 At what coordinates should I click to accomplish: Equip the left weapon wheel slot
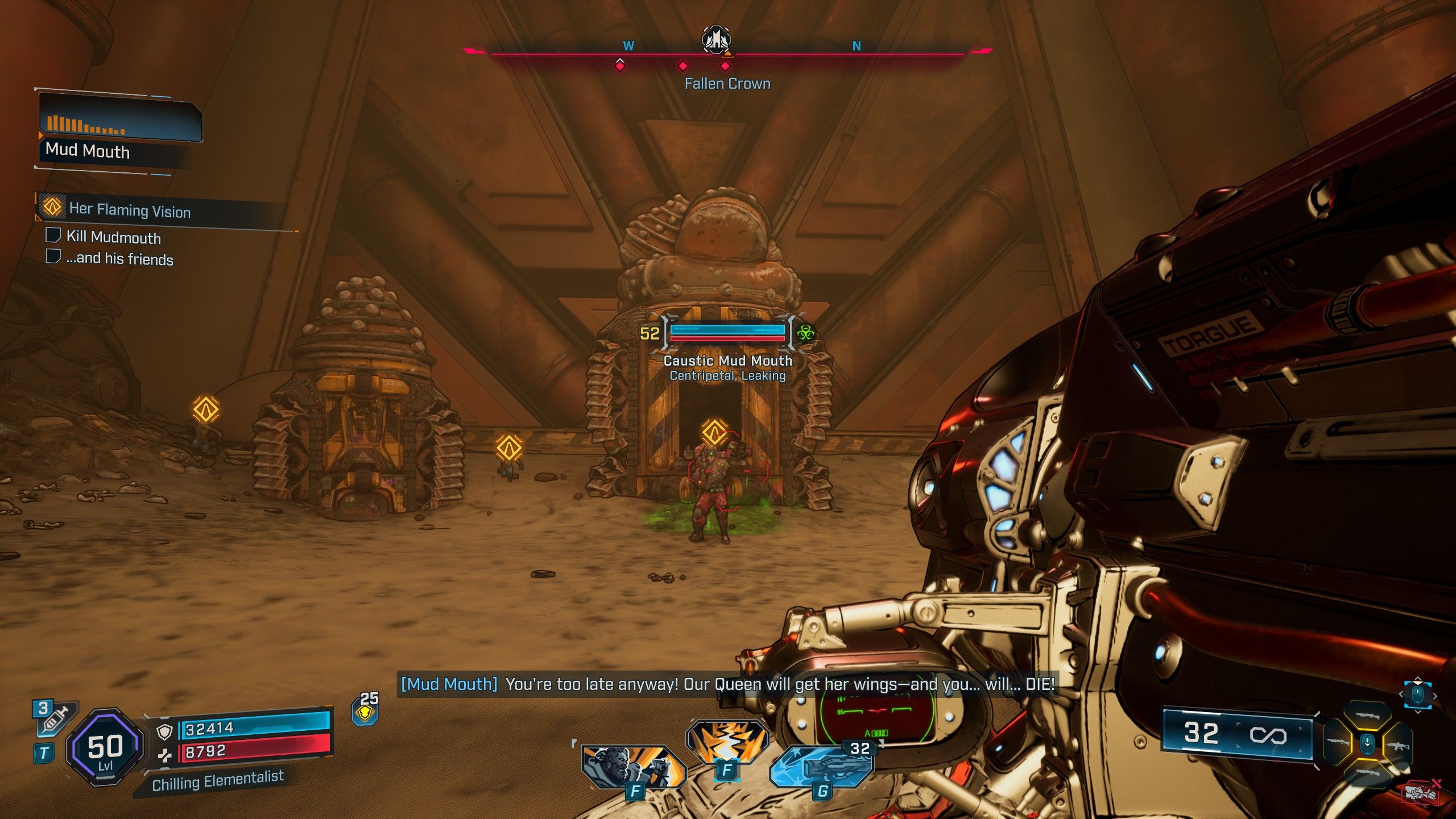1338,742
